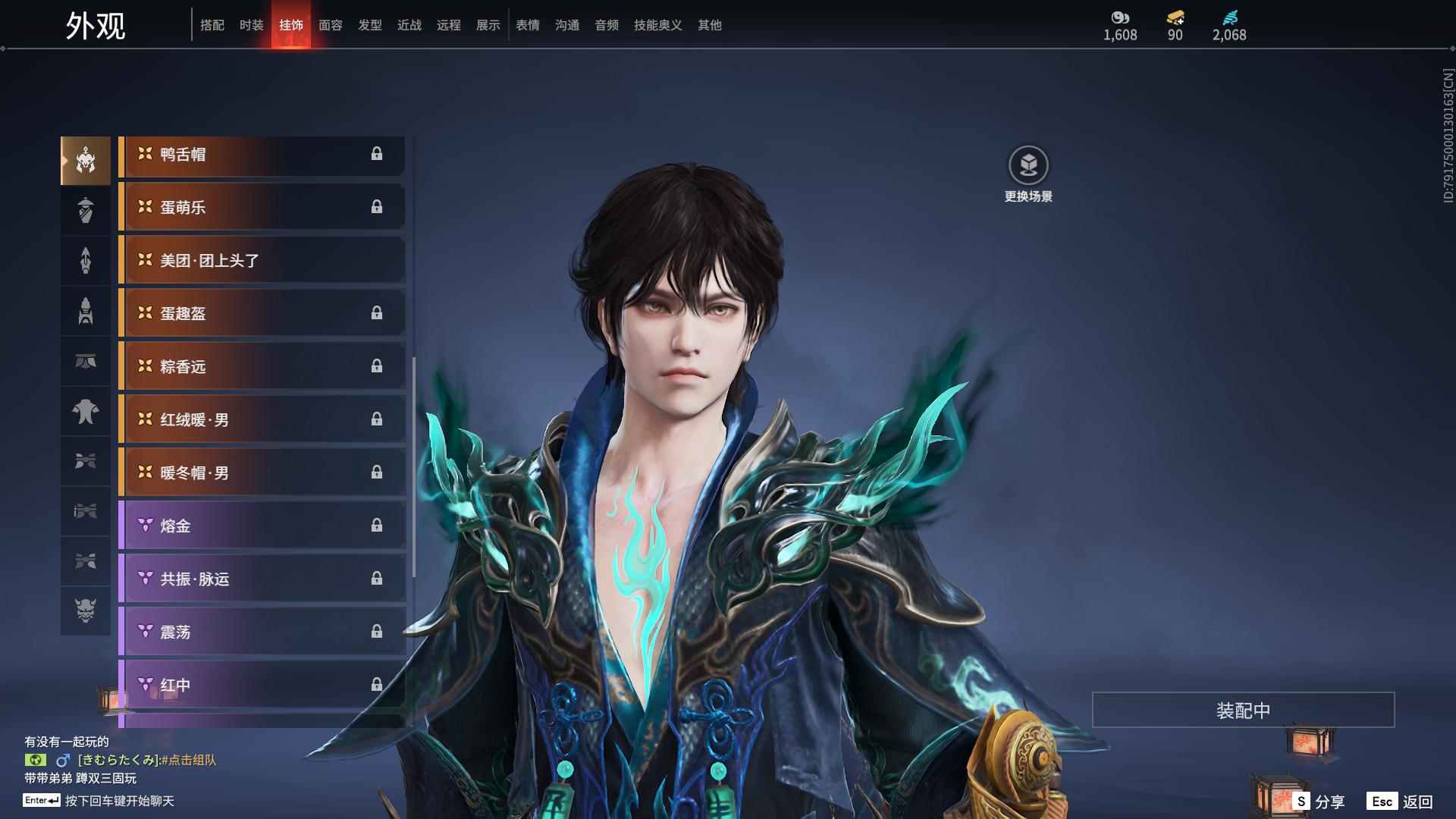The height and width of the screenshot is (819, 1456).
Task: Select the 面容 tab
Action: coord(331,25)
